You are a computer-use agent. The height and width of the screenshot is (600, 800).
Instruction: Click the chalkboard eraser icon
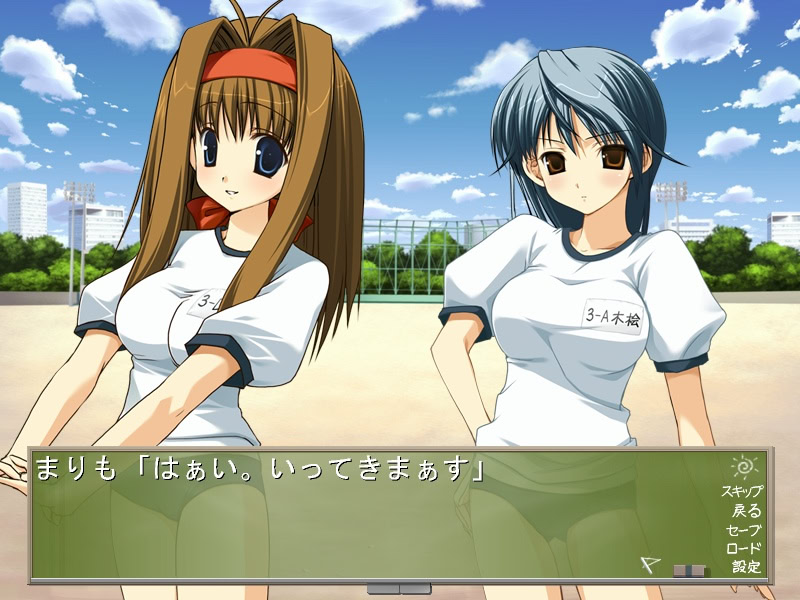(689, 571)
